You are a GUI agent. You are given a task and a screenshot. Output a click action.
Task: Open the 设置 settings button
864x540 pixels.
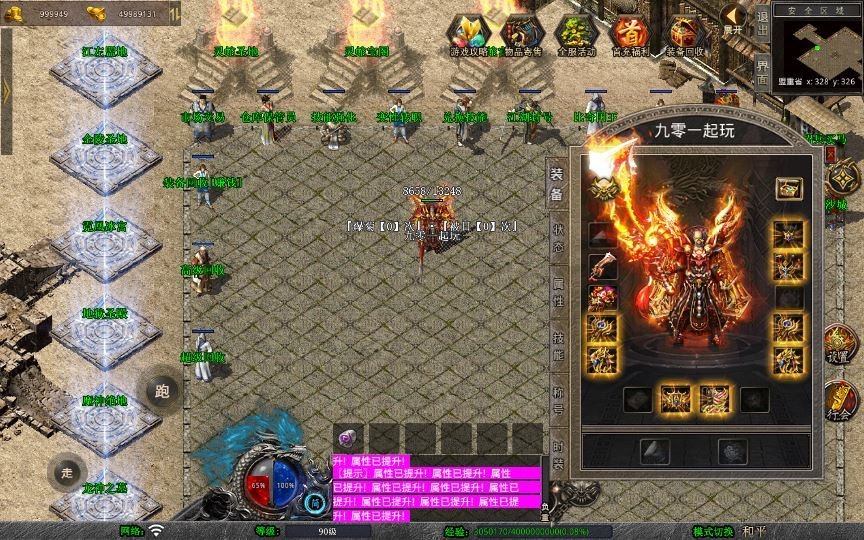[838, 345]
